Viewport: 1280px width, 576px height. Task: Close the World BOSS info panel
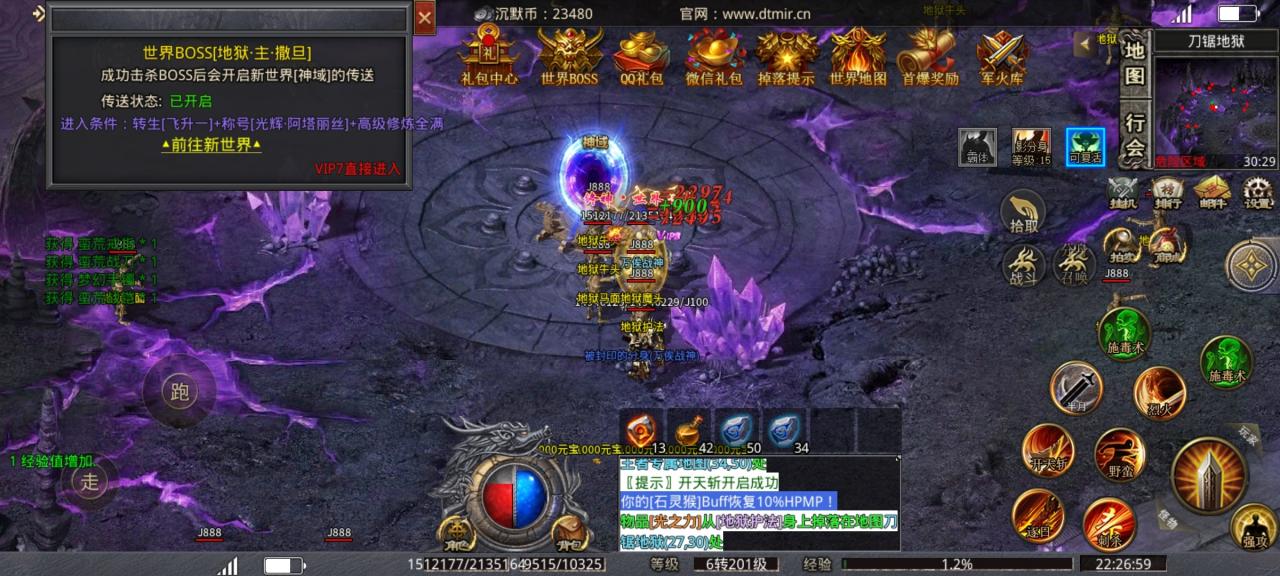point(425,18)
